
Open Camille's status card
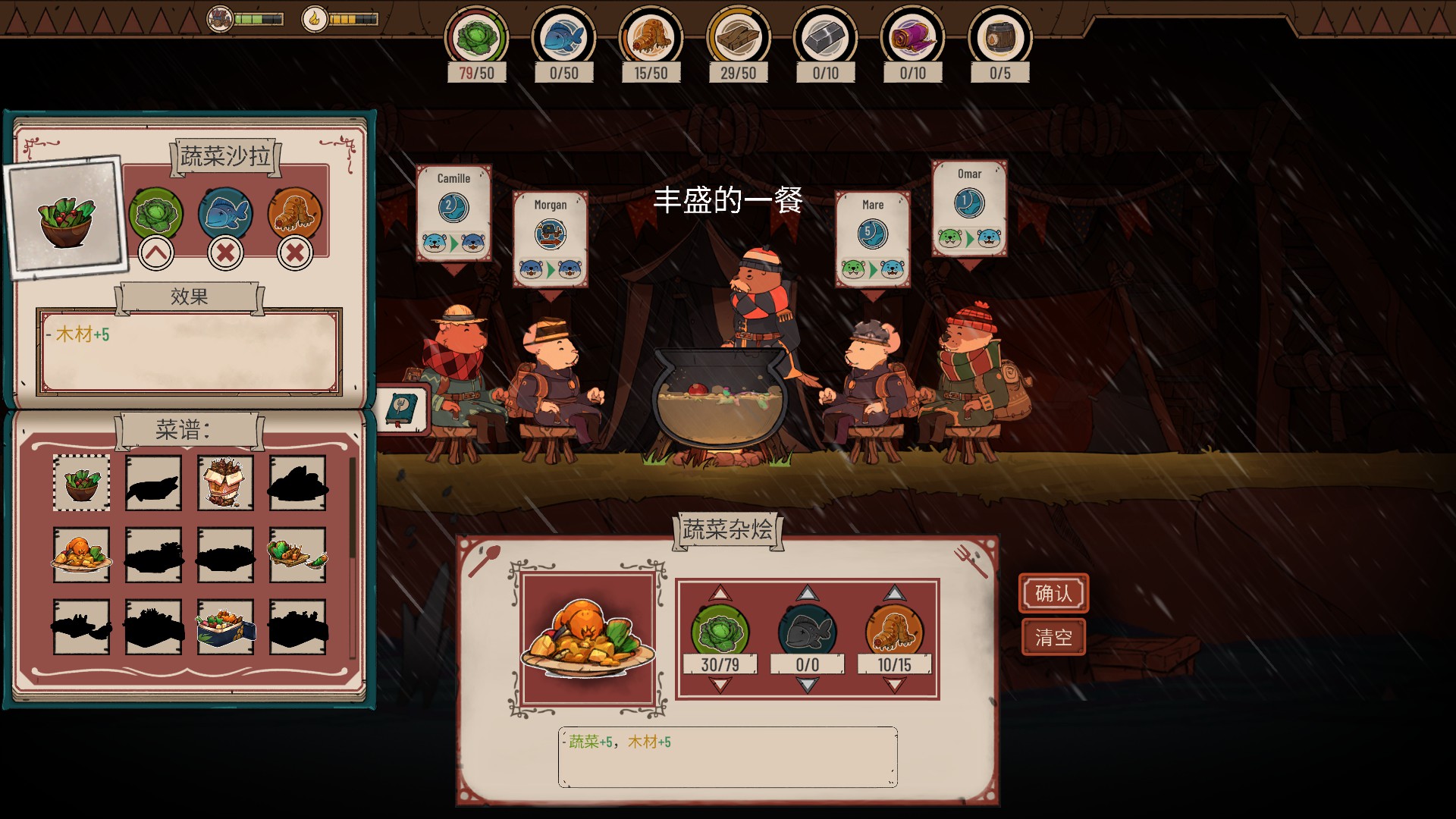[x=453, y=213]
